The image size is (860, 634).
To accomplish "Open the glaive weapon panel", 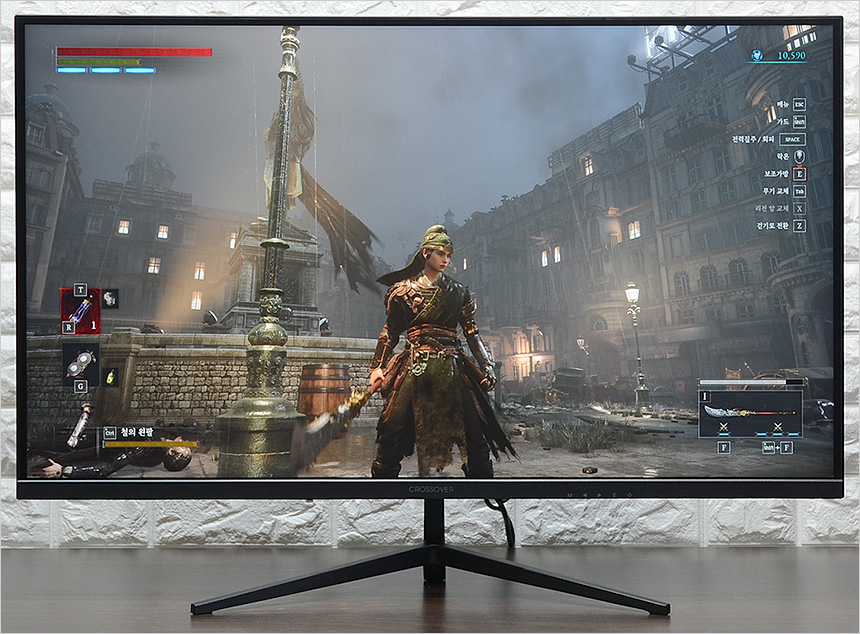I will point(751,412).
